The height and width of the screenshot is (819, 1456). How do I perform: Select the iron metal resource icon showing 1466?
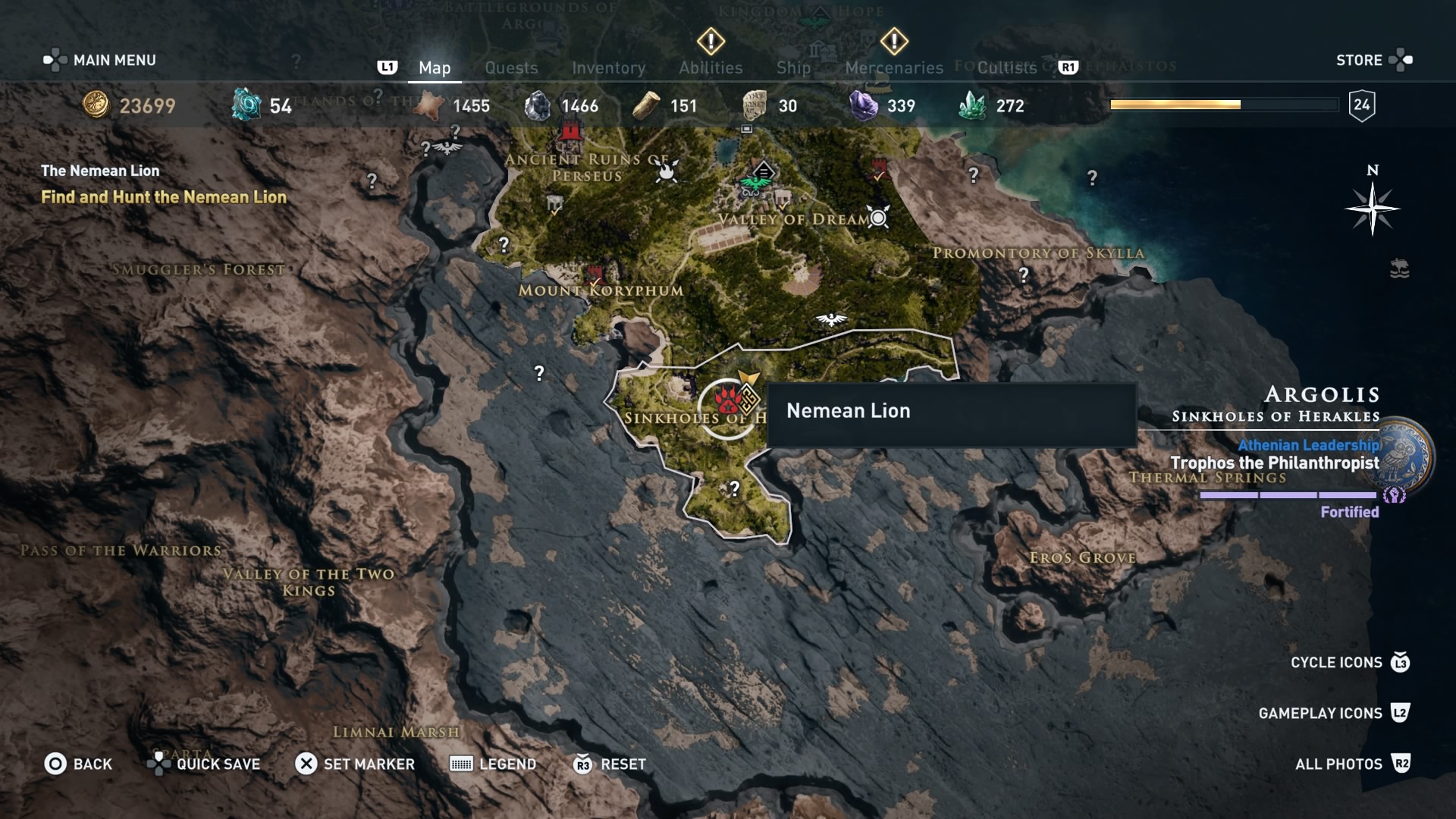click(x=540, y=105)
